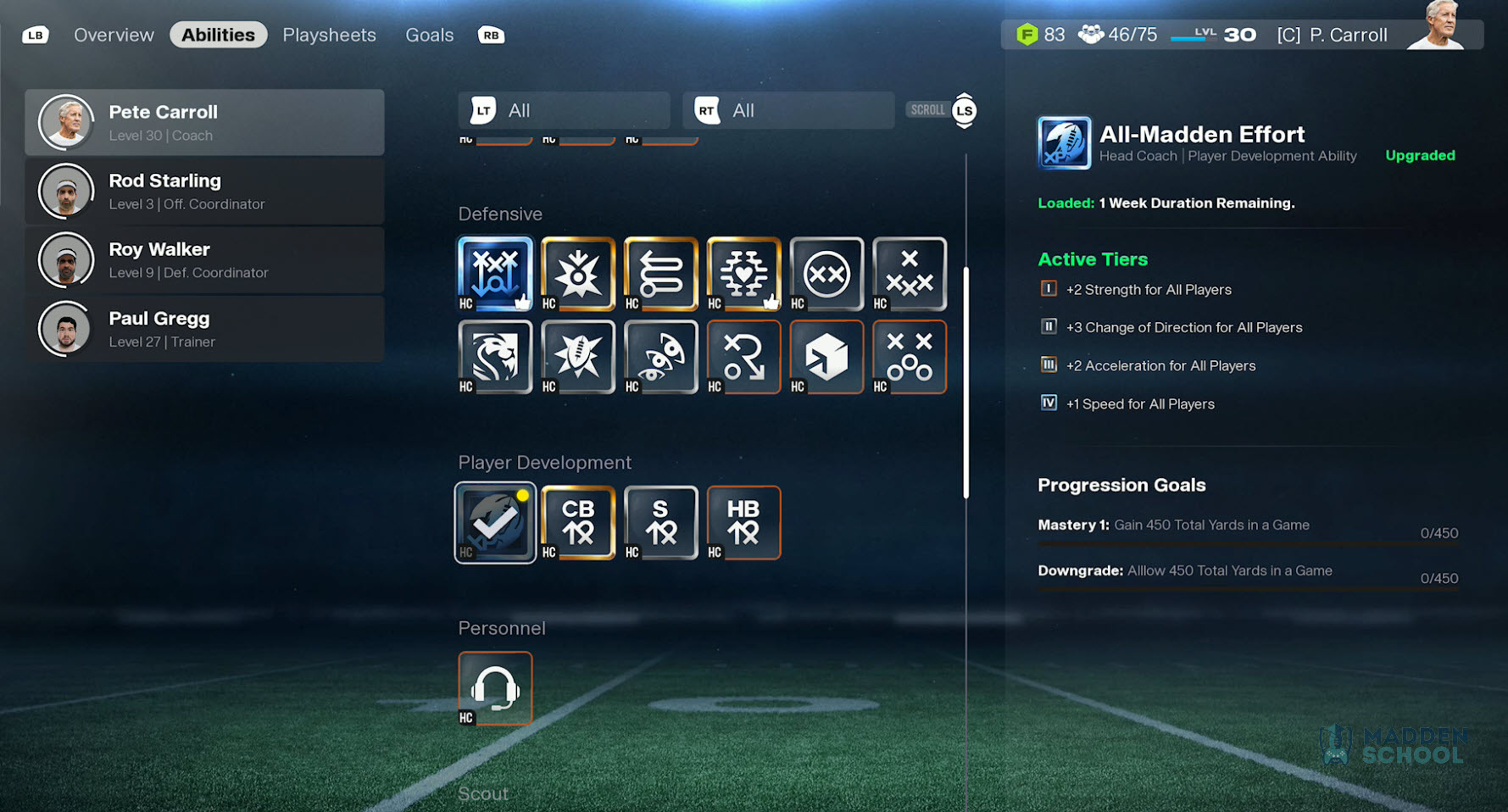Open the headset Personnel ability
1508x812 pixels.
[x=495, y=687]
